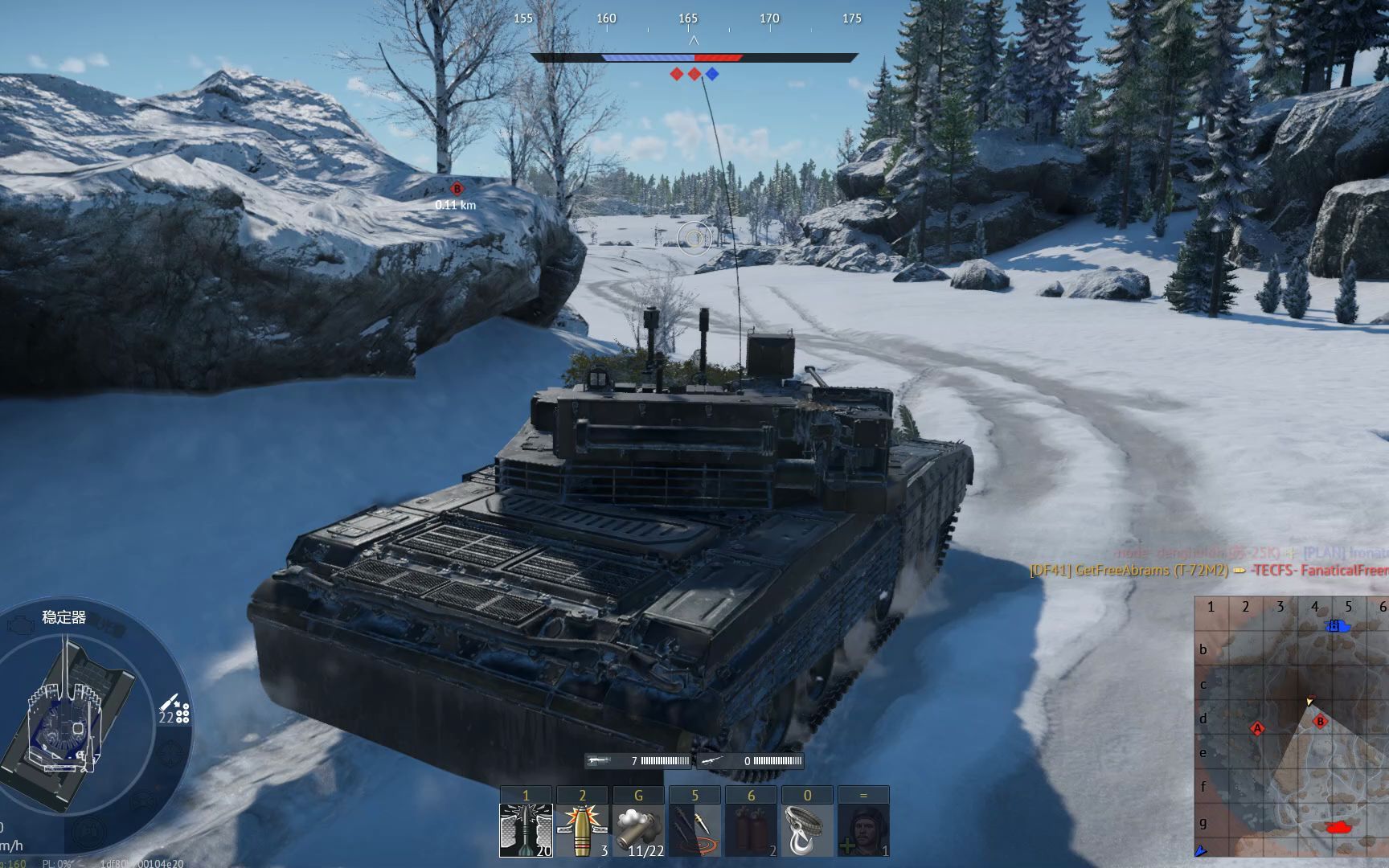Screen dimensions: 1389x868
Task: Select the blue friendly tank minimap marker
Action: coord(1336,625)
